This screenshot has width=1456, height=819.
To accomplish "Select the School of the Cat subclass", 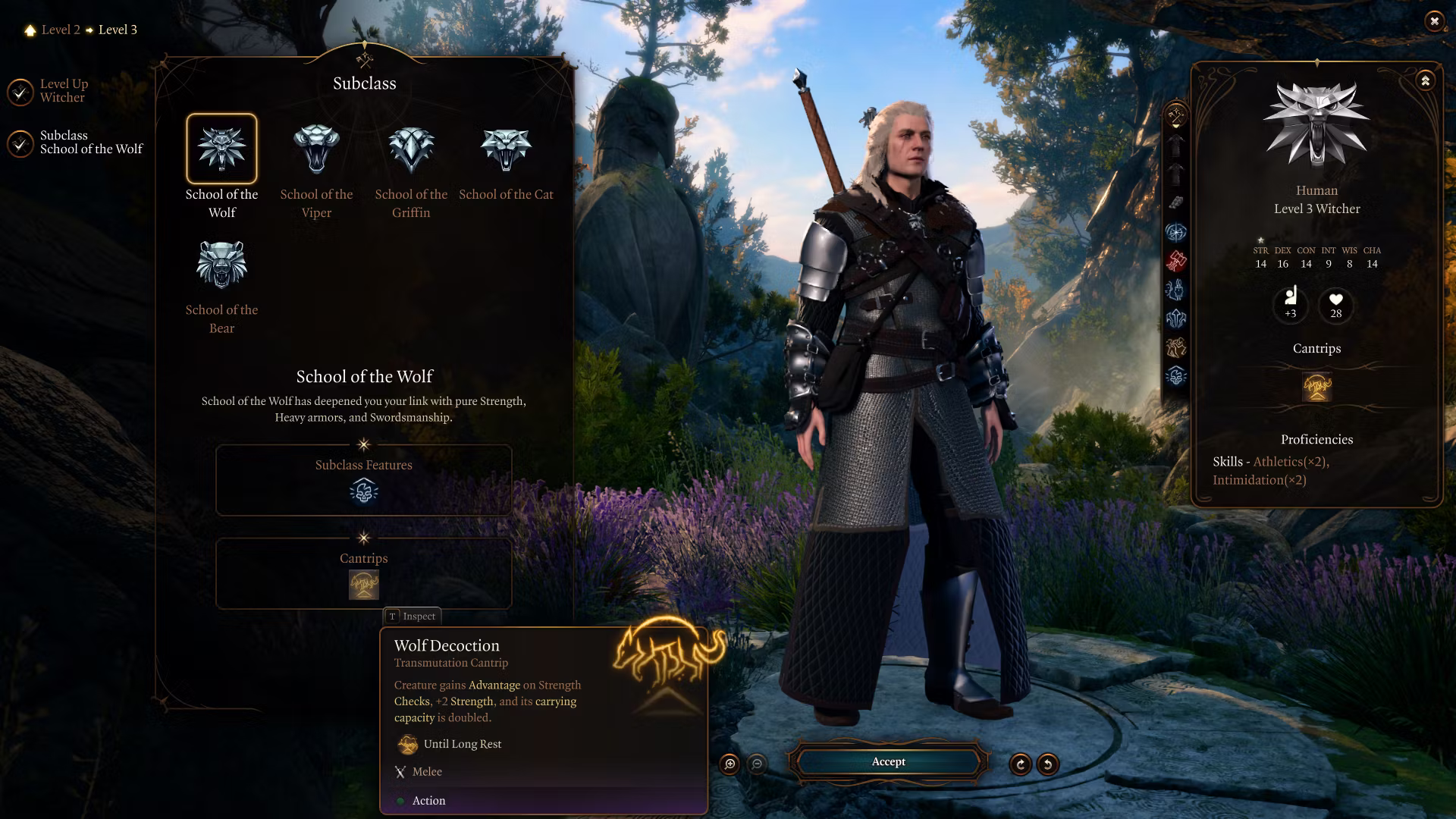I will tap(506, 149).
